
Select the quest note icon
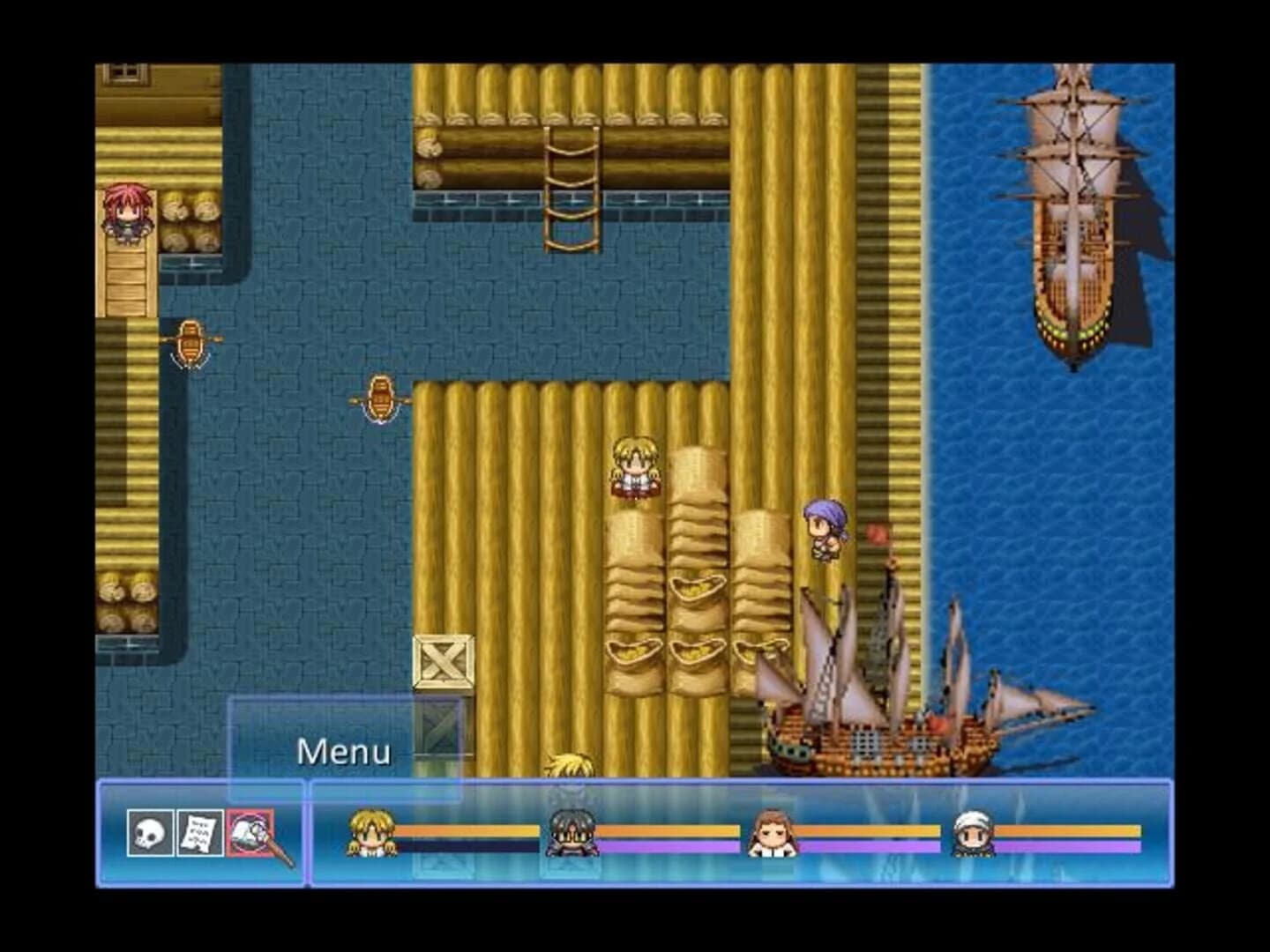[x=198, y=833]
